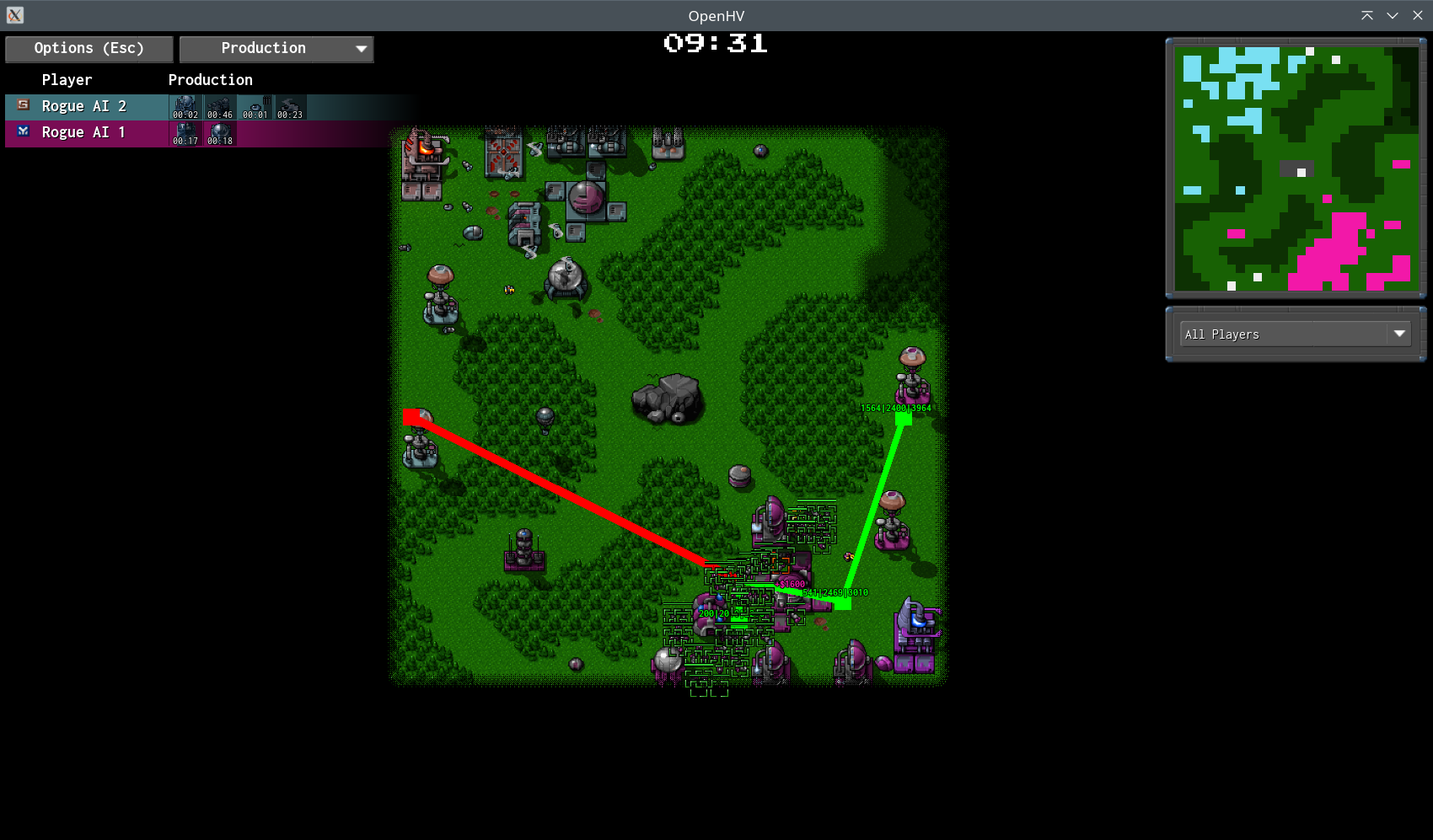Click the OpenHV application icon in the titlebar

[14, 14]
